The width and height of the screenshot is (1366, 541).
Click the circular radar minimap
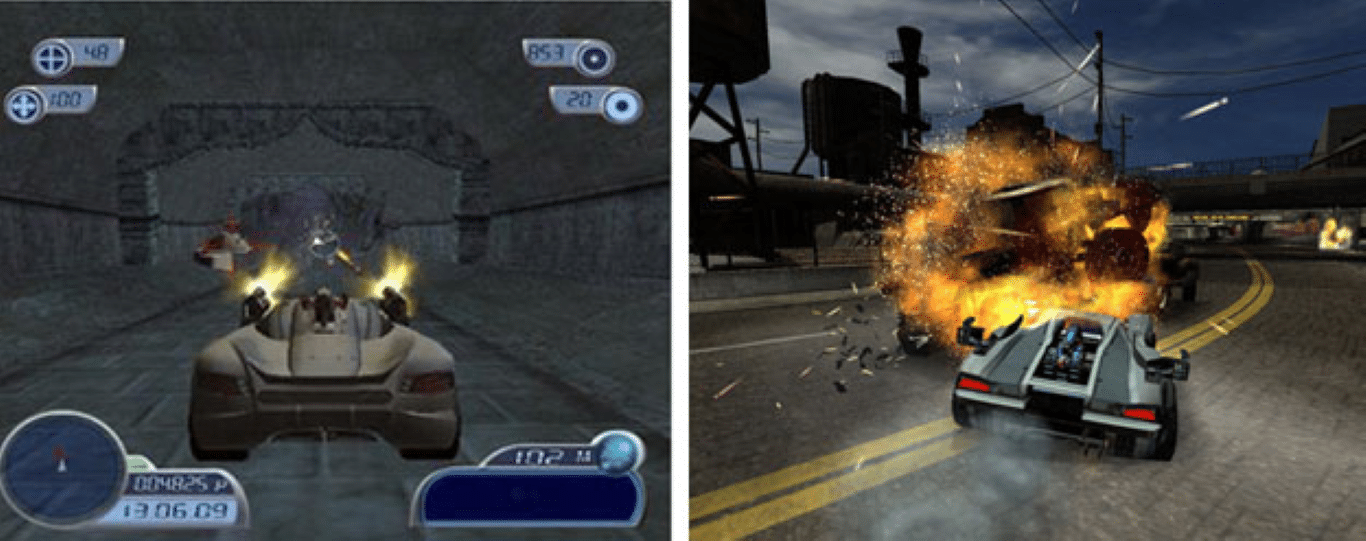(62, 469)
